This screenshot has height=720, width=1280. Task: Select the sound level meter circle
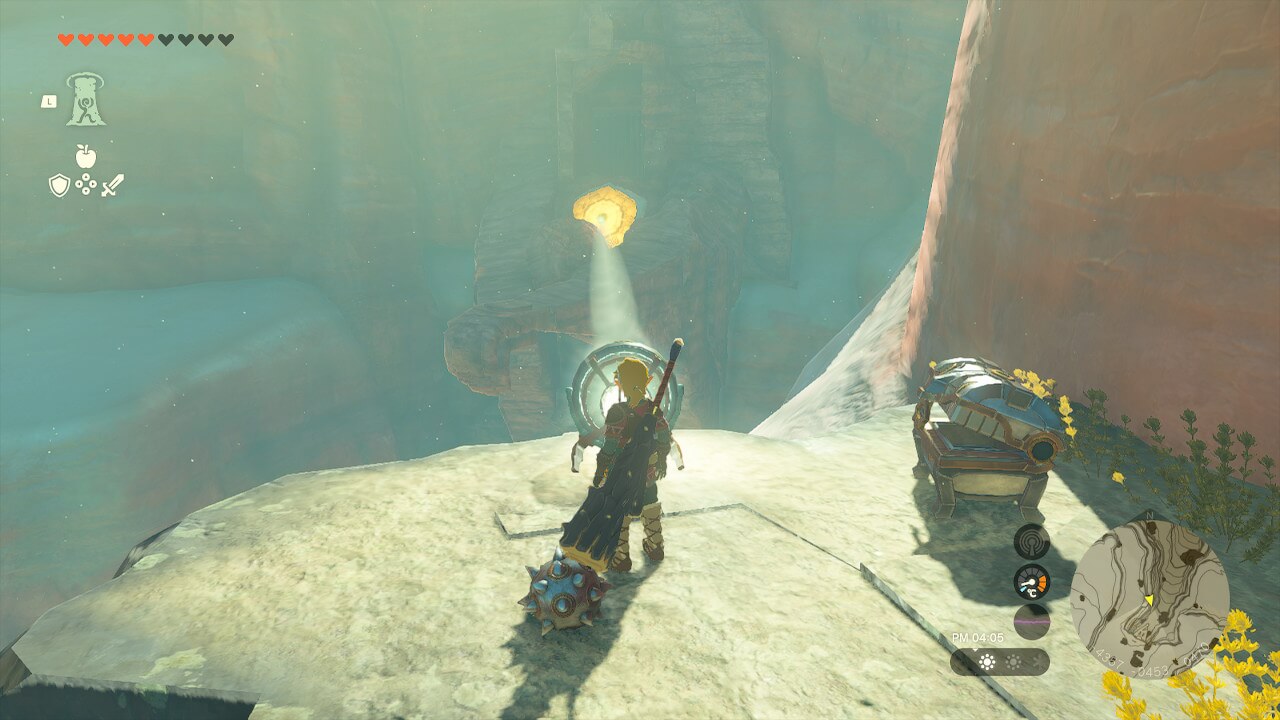tap(1031, 621)
